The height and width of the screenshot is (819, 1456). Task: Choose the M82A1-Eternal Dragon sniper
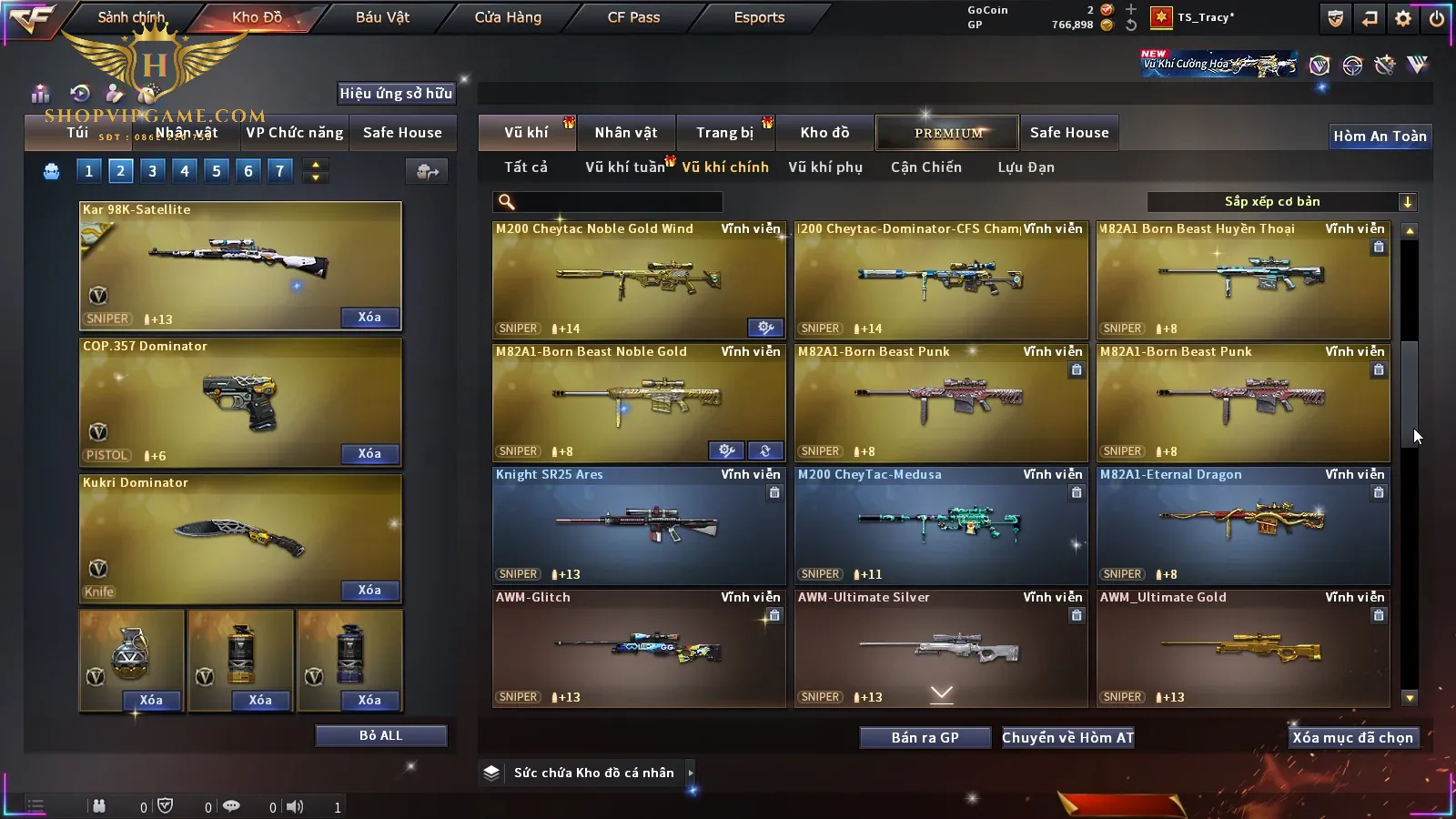1243,526
